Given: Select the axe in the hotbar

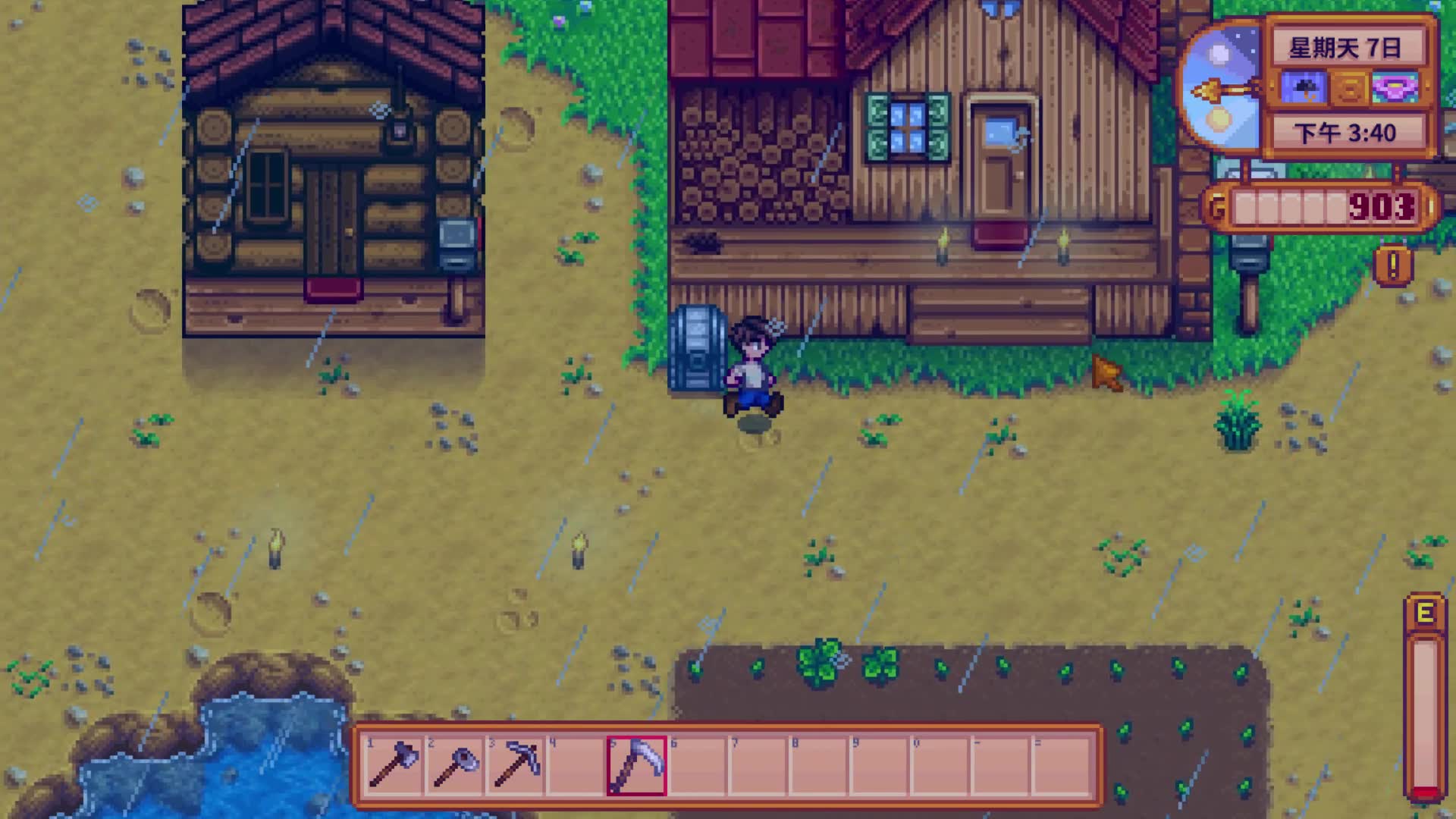Looking at the screenshot, I should click(393, 764).
